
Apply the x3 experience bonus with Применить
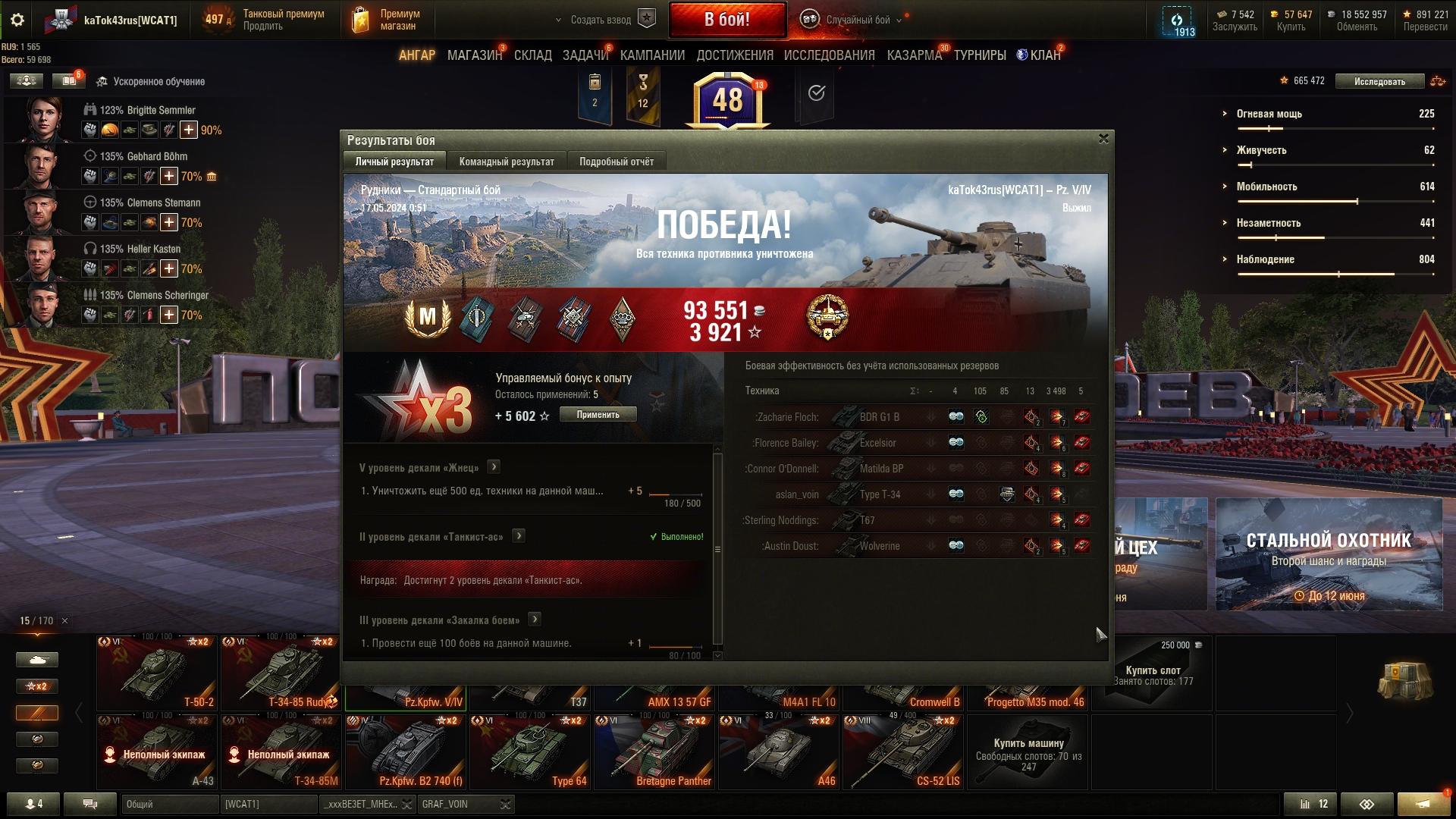(598, 415)
